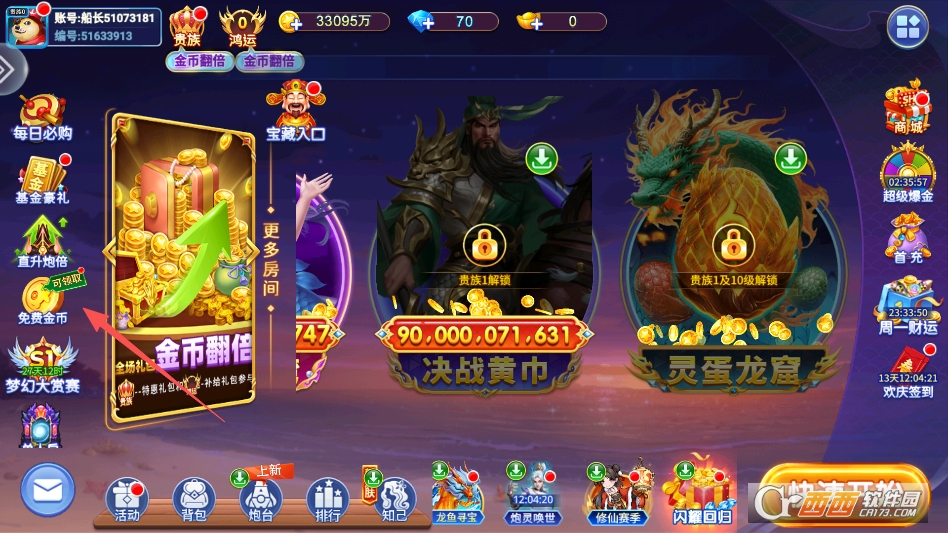Image resolution: width=948 pixels, height=533 pixels.
Task: Open the 贵族 noble crown icon
Action: tap(187, 26)
